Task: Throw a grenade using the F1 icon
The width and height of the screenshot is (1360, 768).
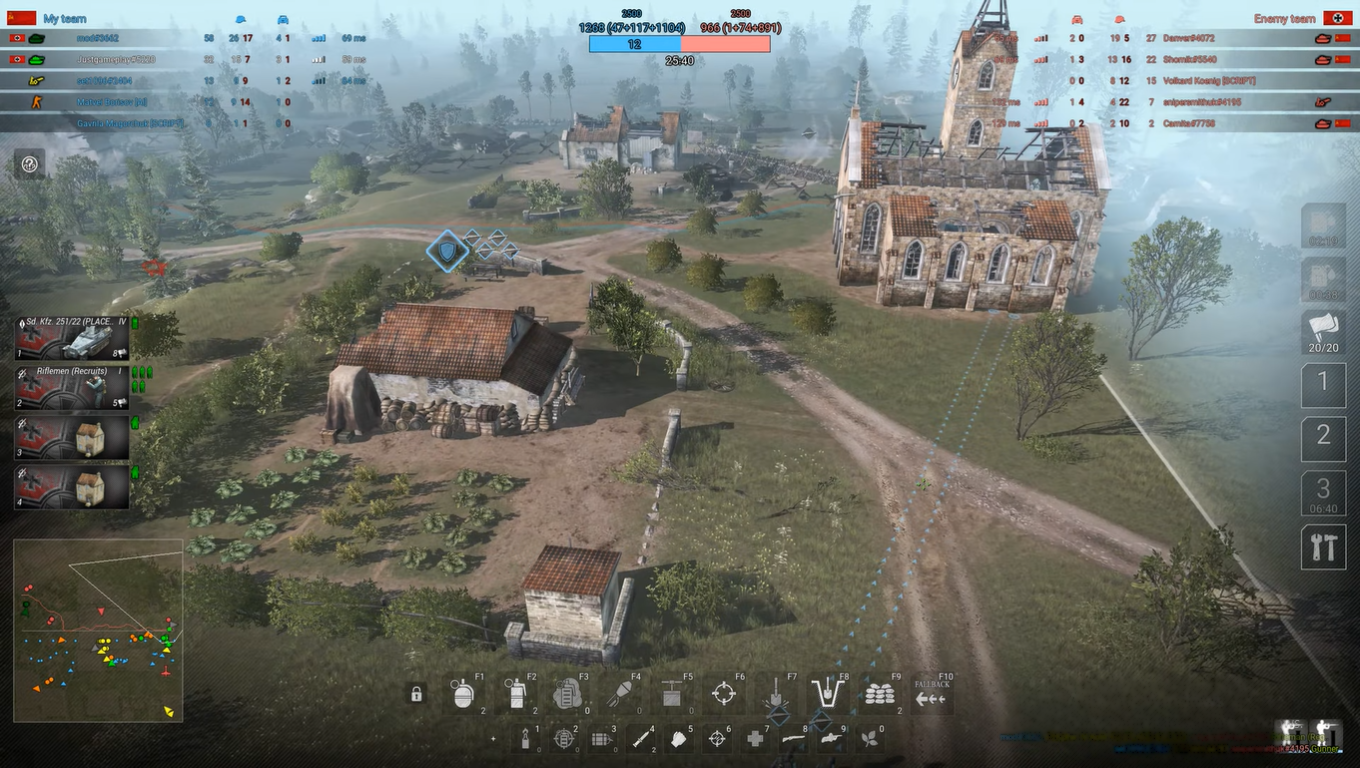Action: click(x=463, y=696)
